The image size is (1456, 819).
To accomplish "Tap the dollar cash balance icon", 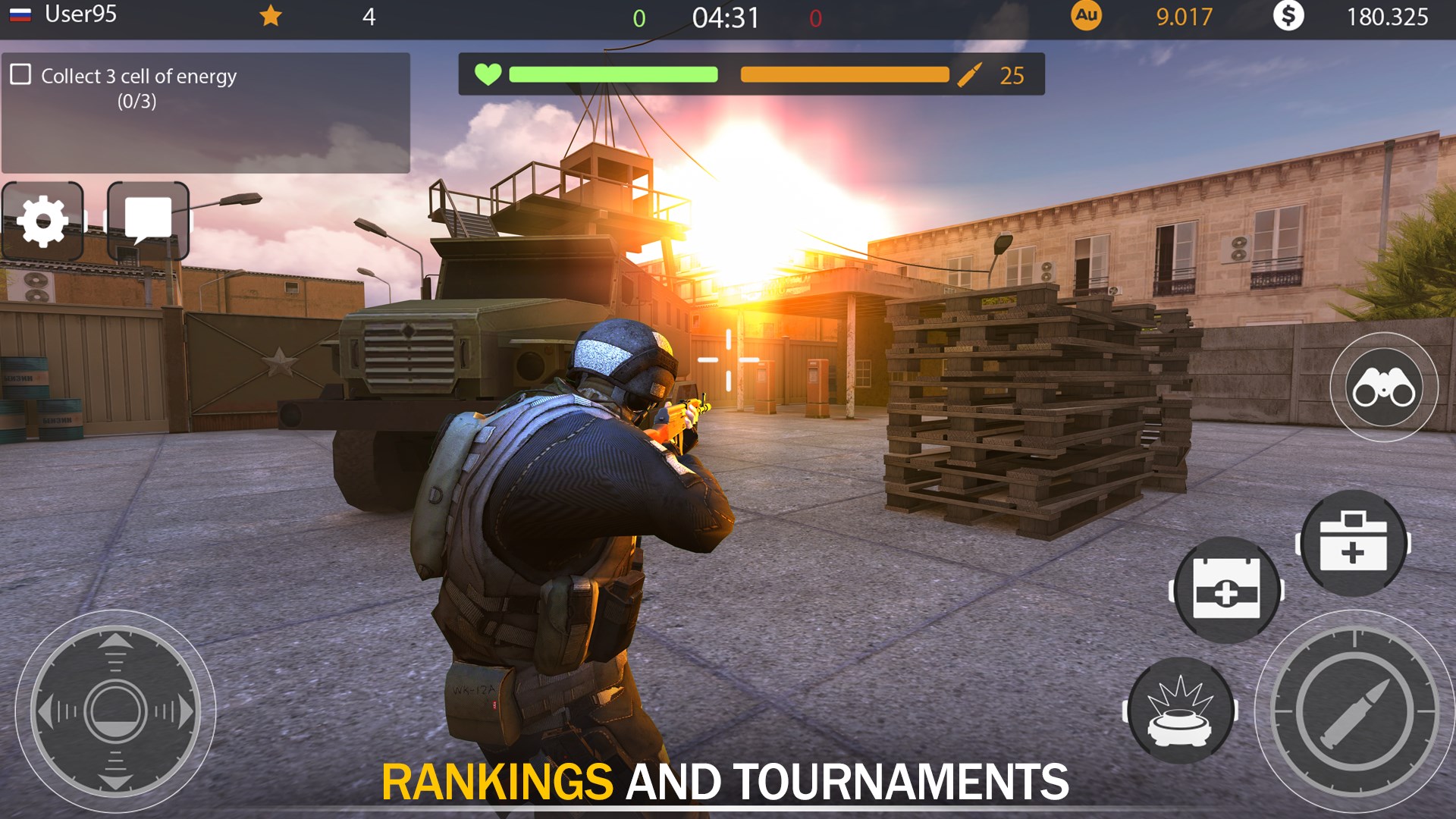I will [x=1288, y=16].
